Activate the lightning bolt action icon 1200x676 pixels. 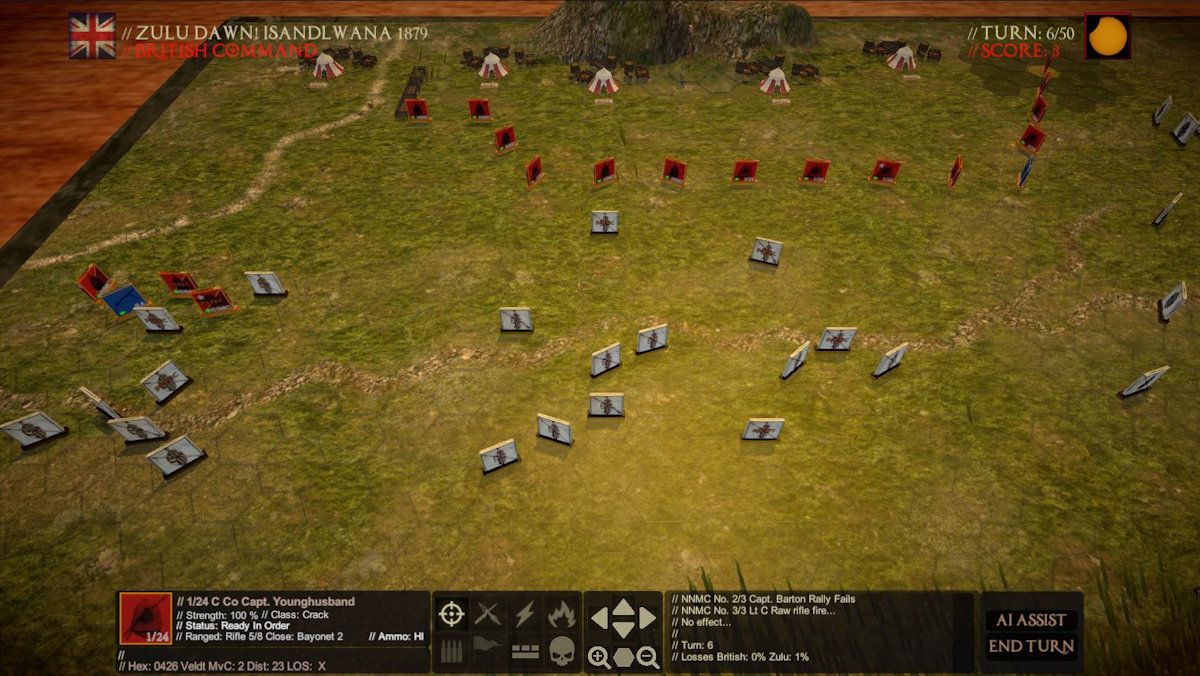525,614
